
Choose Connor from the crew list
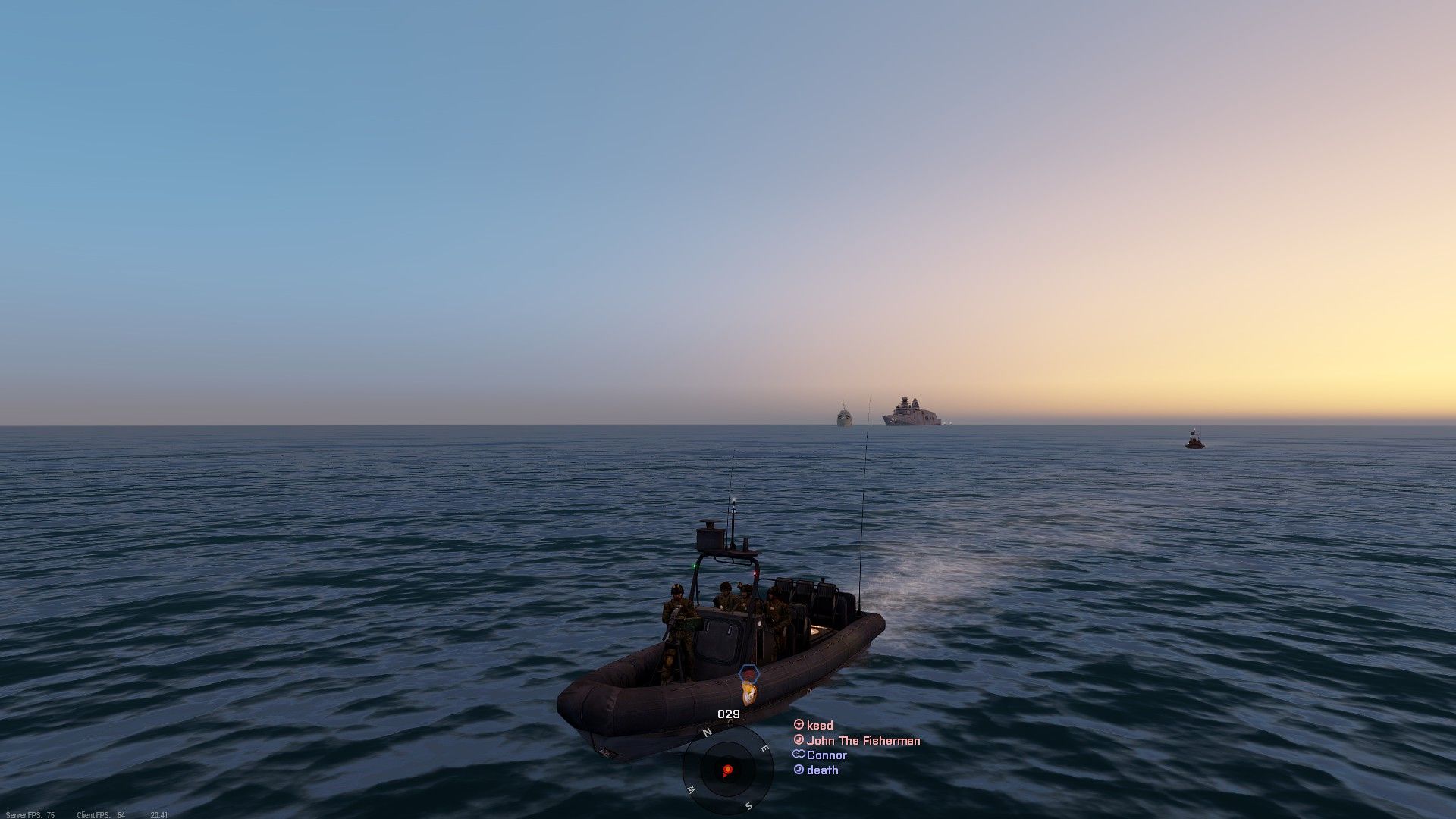coord(826,755)
